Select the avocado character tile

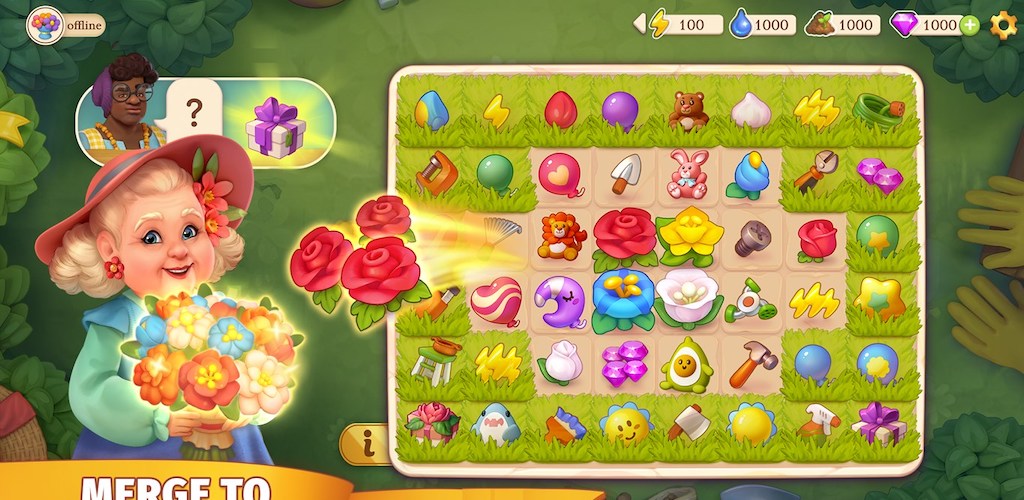pos(688,363)
